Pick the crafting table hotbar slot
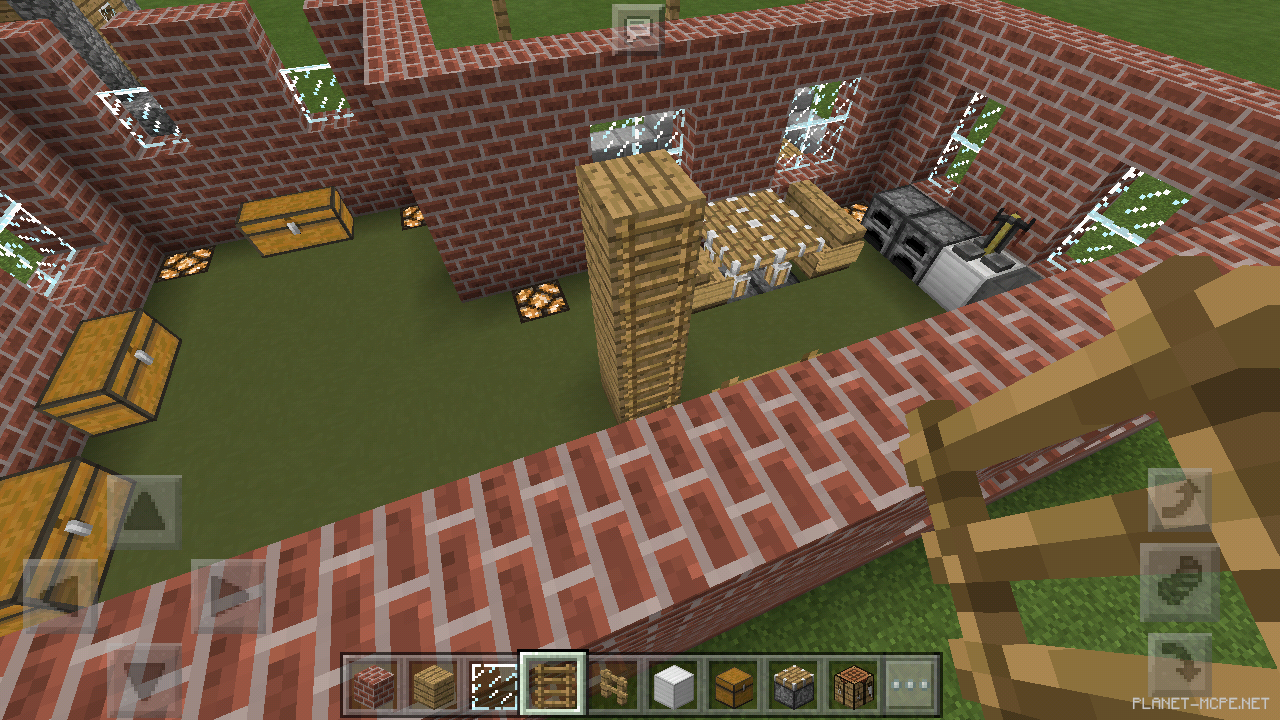Image resolution: width=1280 pixels, height=720 pixels. pyautogui.click(x=853, y=685)
